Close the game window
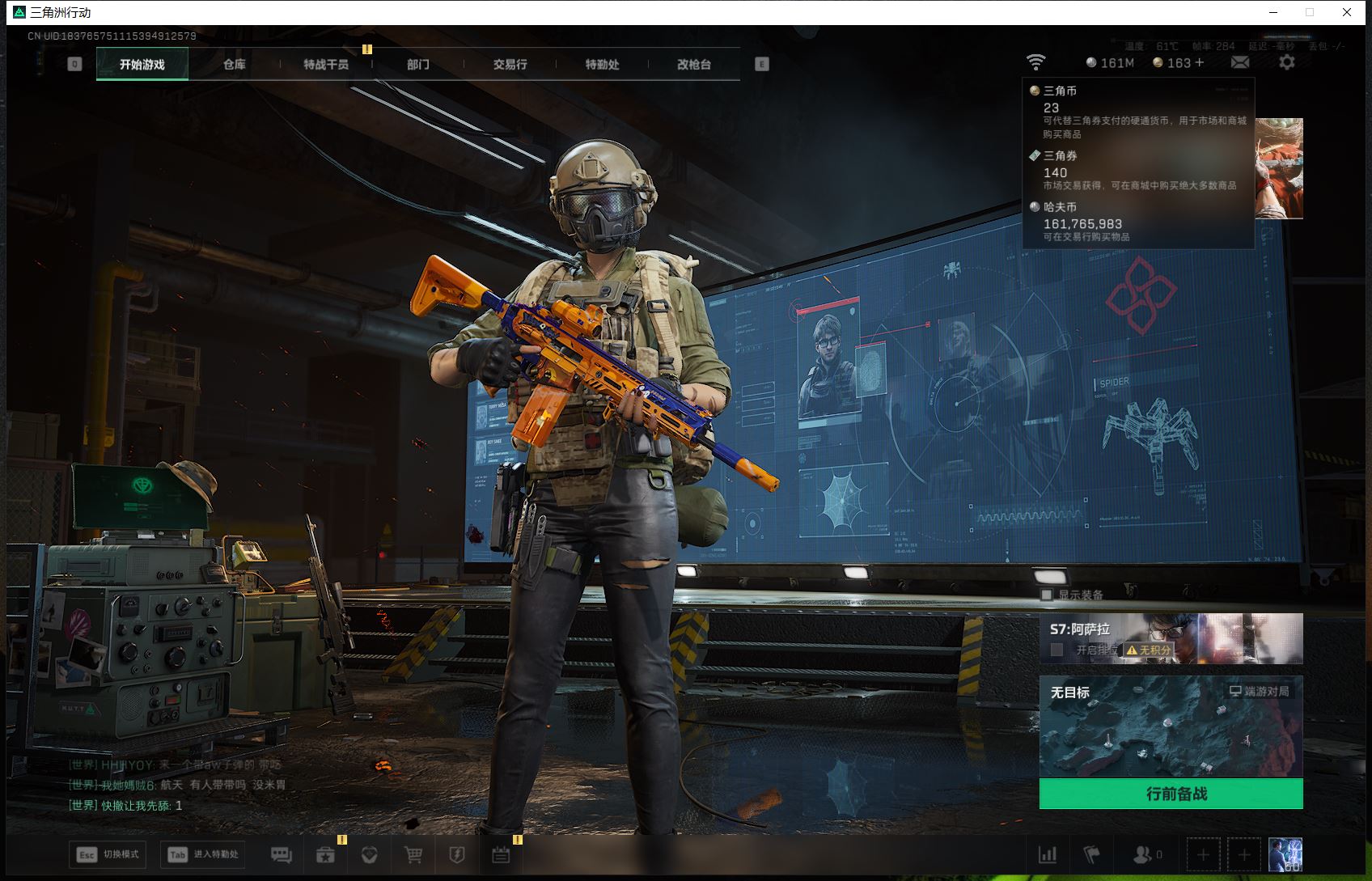Image resolution: width=1372 pixels, height=881 pixels. (1347, 12)
